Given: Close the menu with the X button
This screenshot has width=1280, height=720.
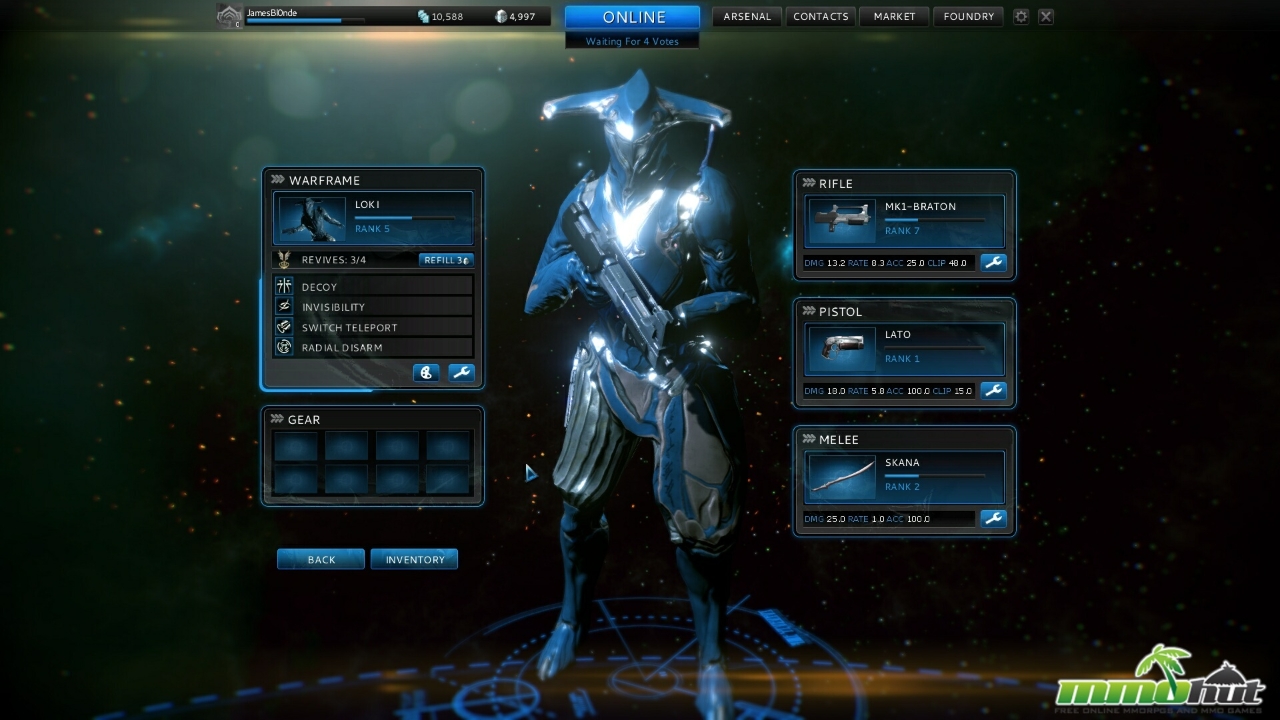Looking at the screenshot, I should pyautogui.click(x=1045, y=17).
